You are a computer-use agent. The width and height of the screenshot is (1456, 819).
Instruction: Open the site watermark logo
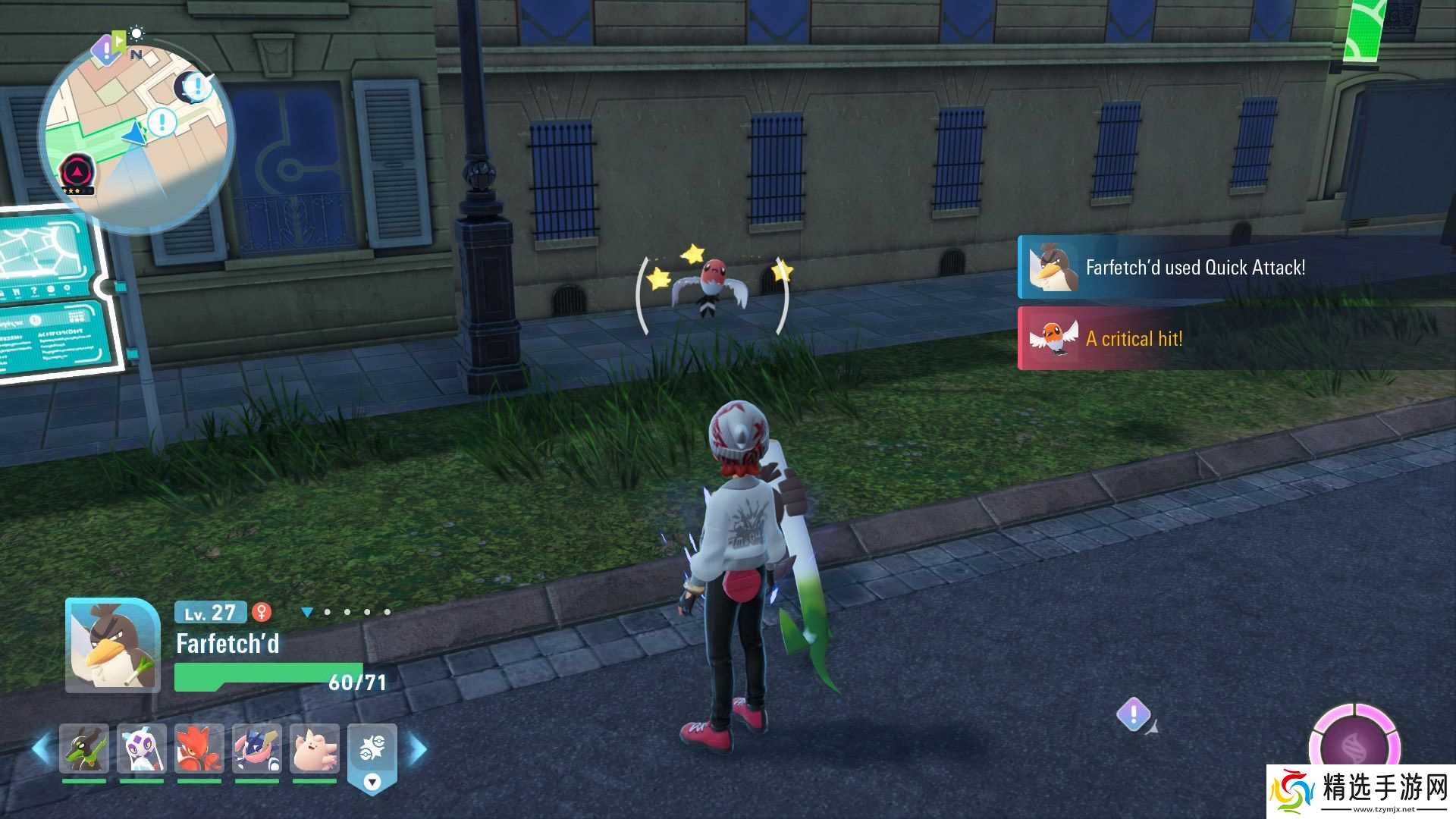(1361, 791)
